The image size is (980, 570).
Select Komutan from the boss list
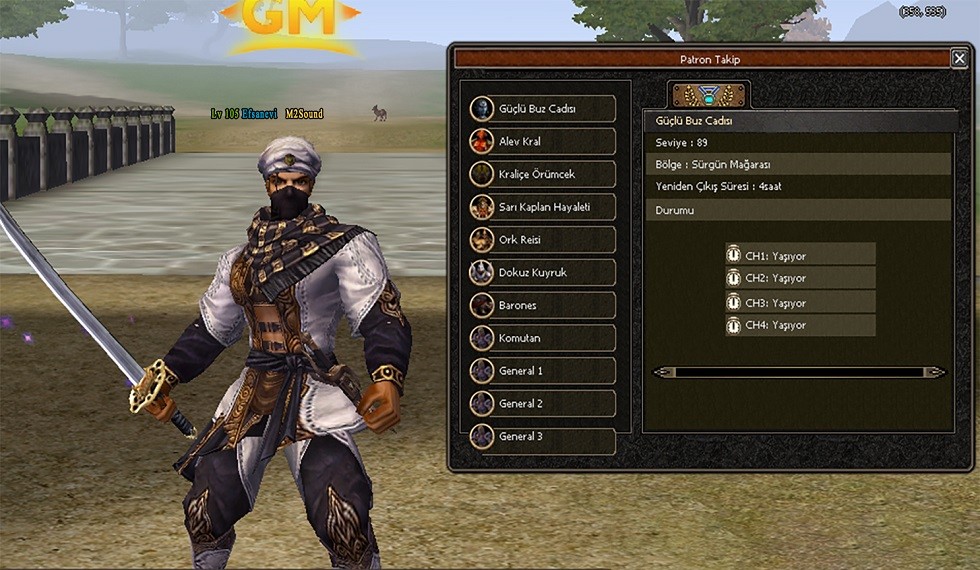pos(542,338)
